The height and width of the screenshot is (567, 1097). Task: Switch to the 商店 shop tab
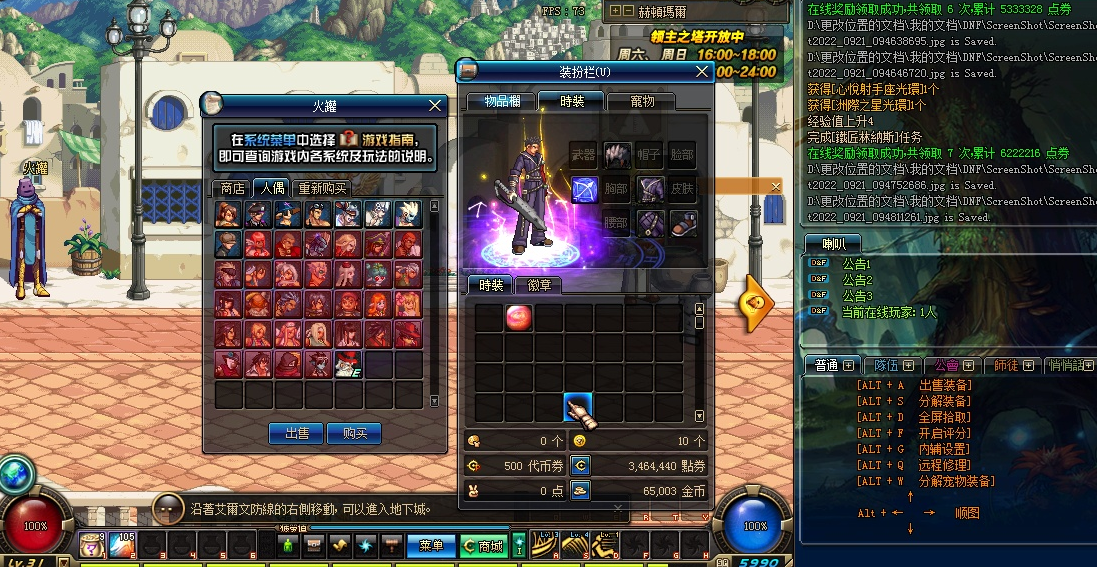coord(232,188)
